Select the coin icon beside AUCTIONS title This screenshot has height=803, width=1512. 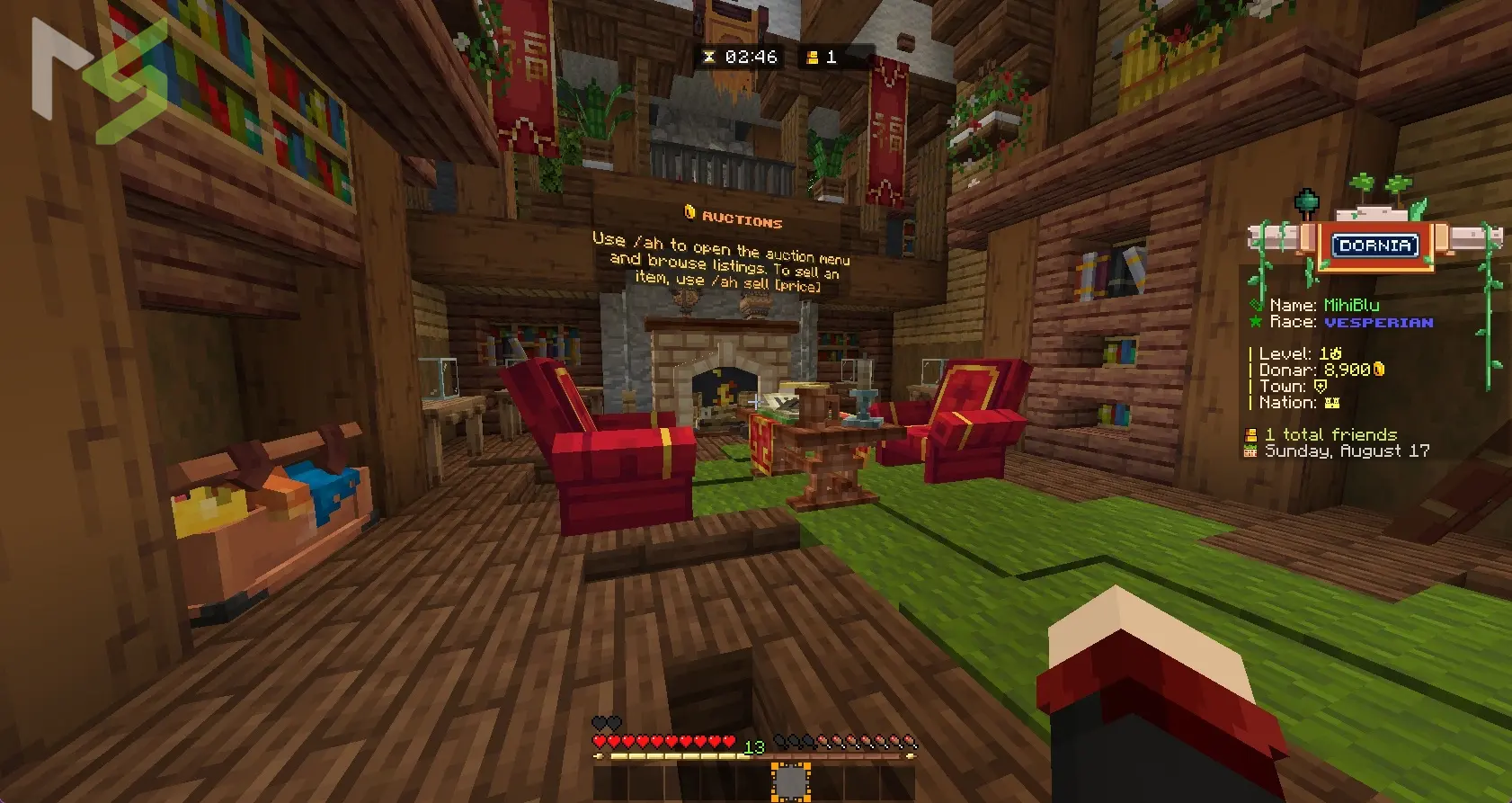(689, 213)
